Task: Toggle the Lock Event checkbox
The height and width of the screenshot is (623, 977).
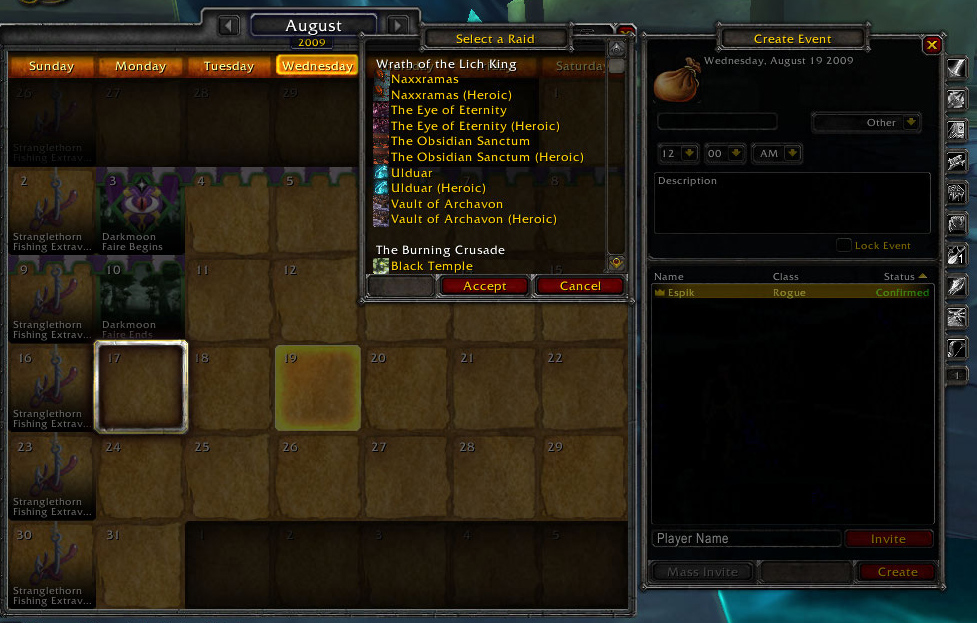Action: [844, 246]
